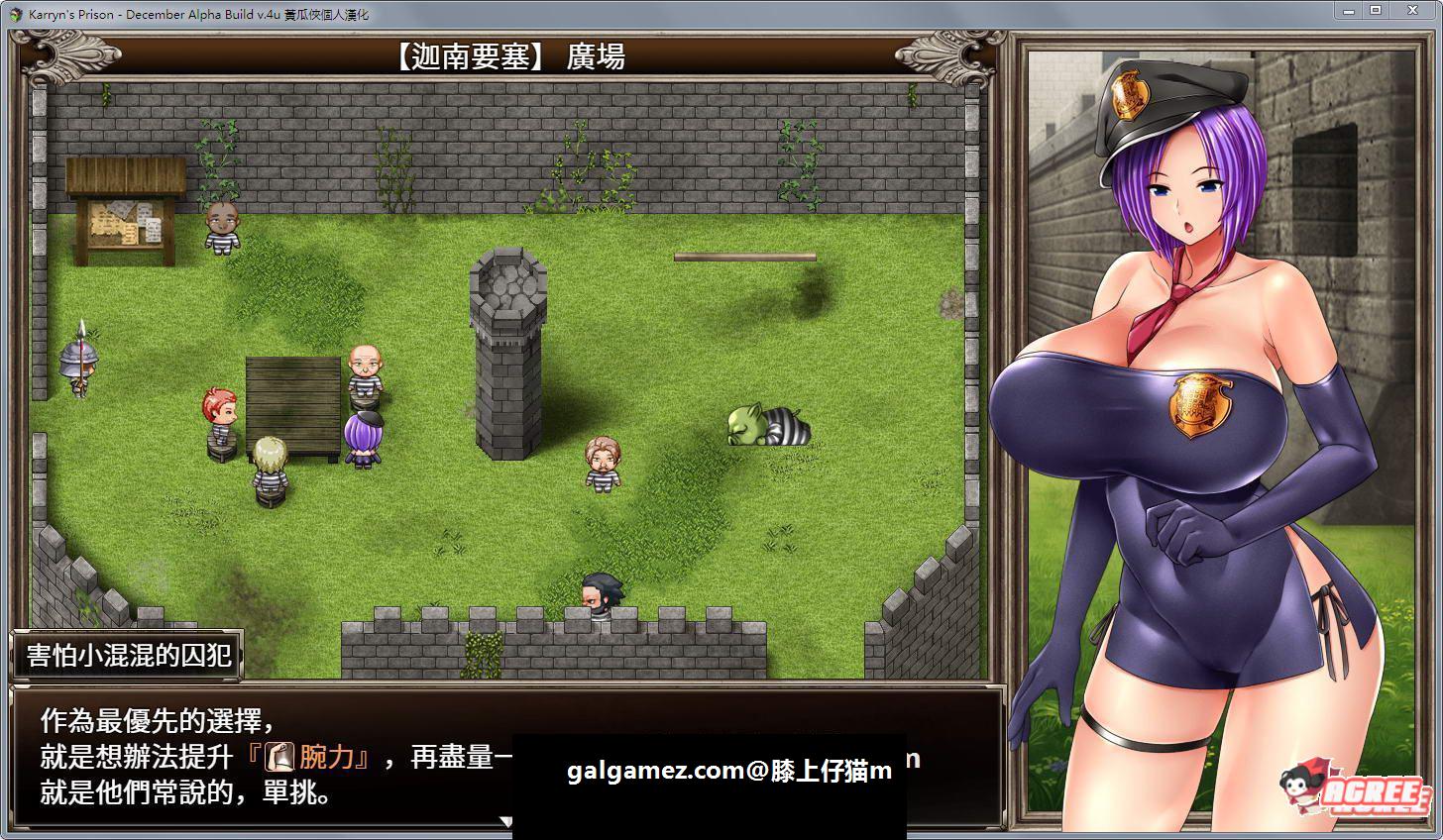Select the 迦南要塞 tab title text
Screen dimensions: 1443x840
466,55
